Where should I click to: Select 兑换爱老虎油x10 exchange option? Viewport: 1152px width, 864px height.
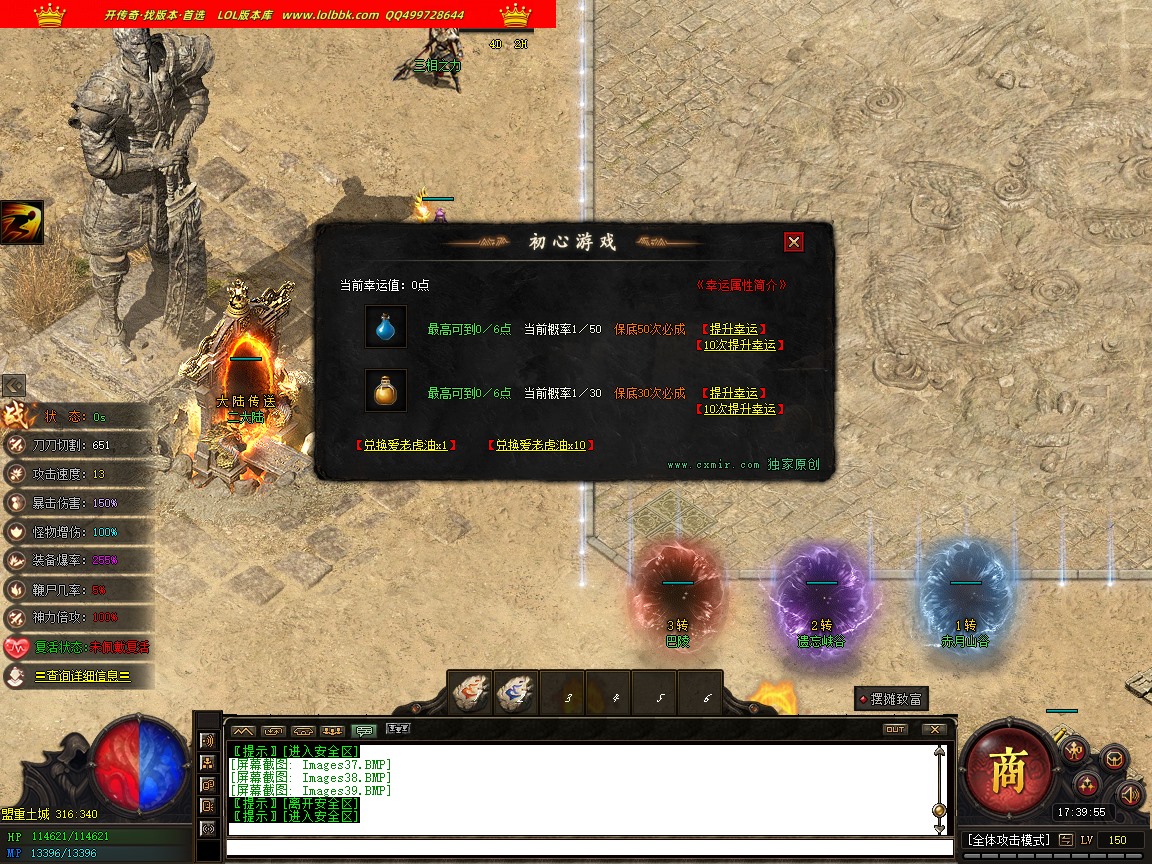[541, 445]
